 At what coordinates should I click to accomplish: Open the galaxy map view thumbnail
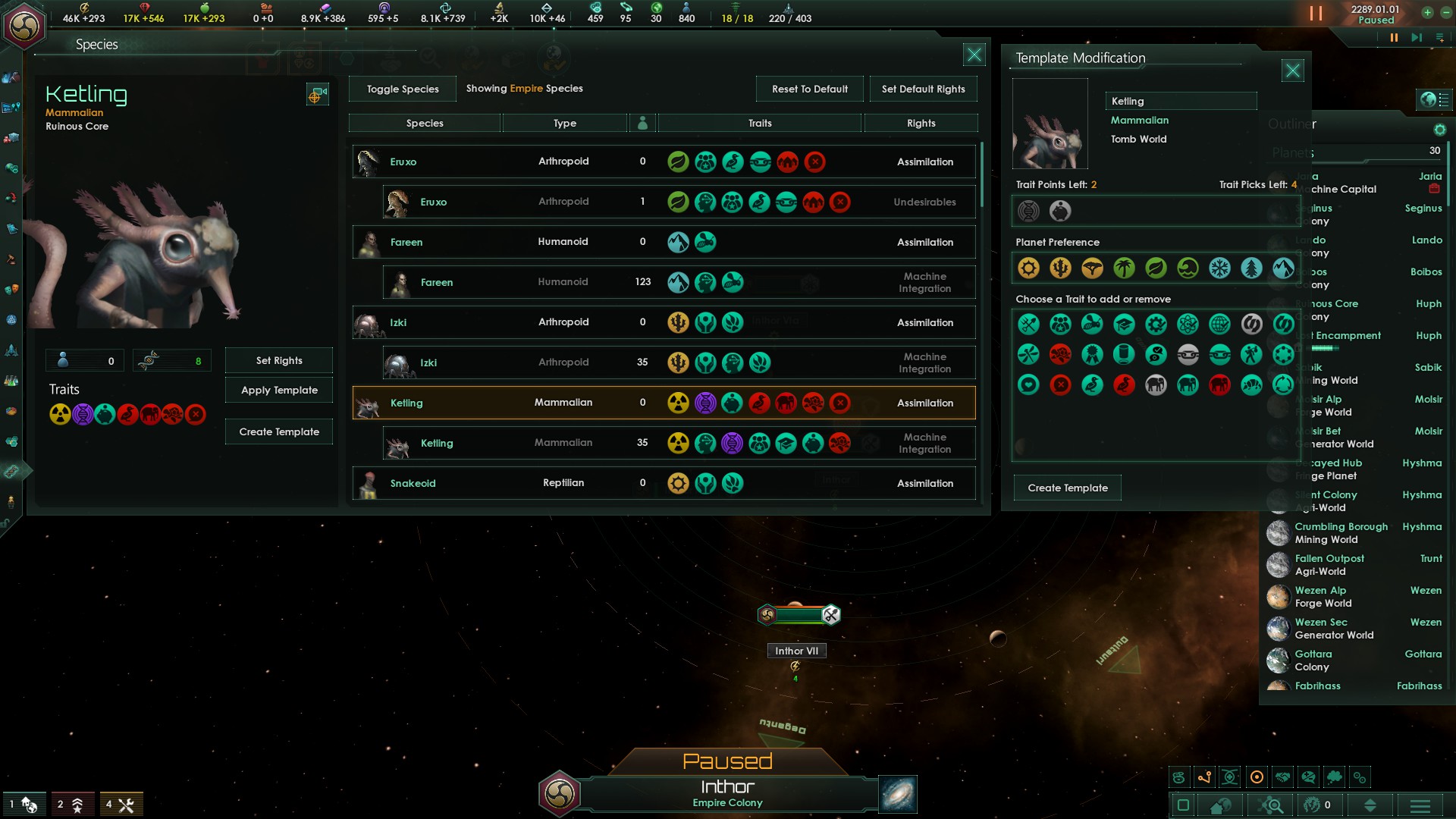click(x=898, y=794)
